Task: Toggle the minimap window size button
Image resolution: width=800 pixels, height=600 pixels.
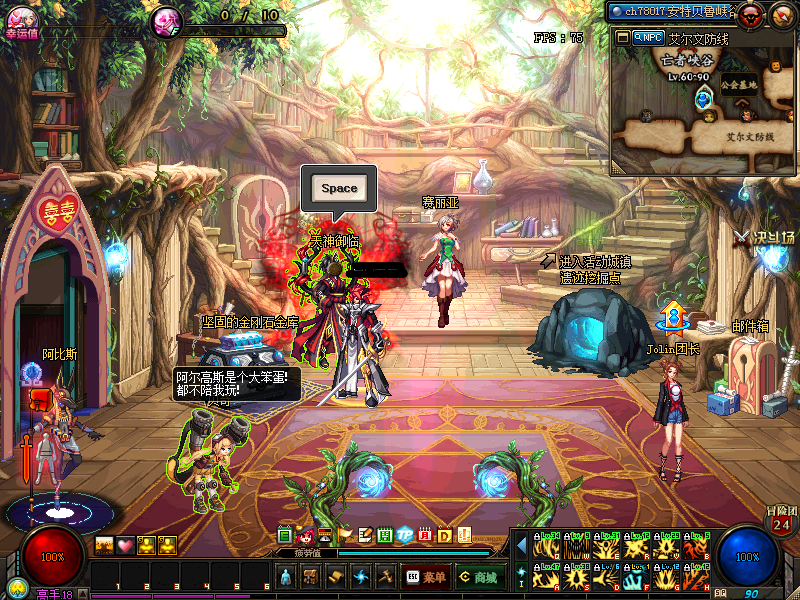Action: 622,37
